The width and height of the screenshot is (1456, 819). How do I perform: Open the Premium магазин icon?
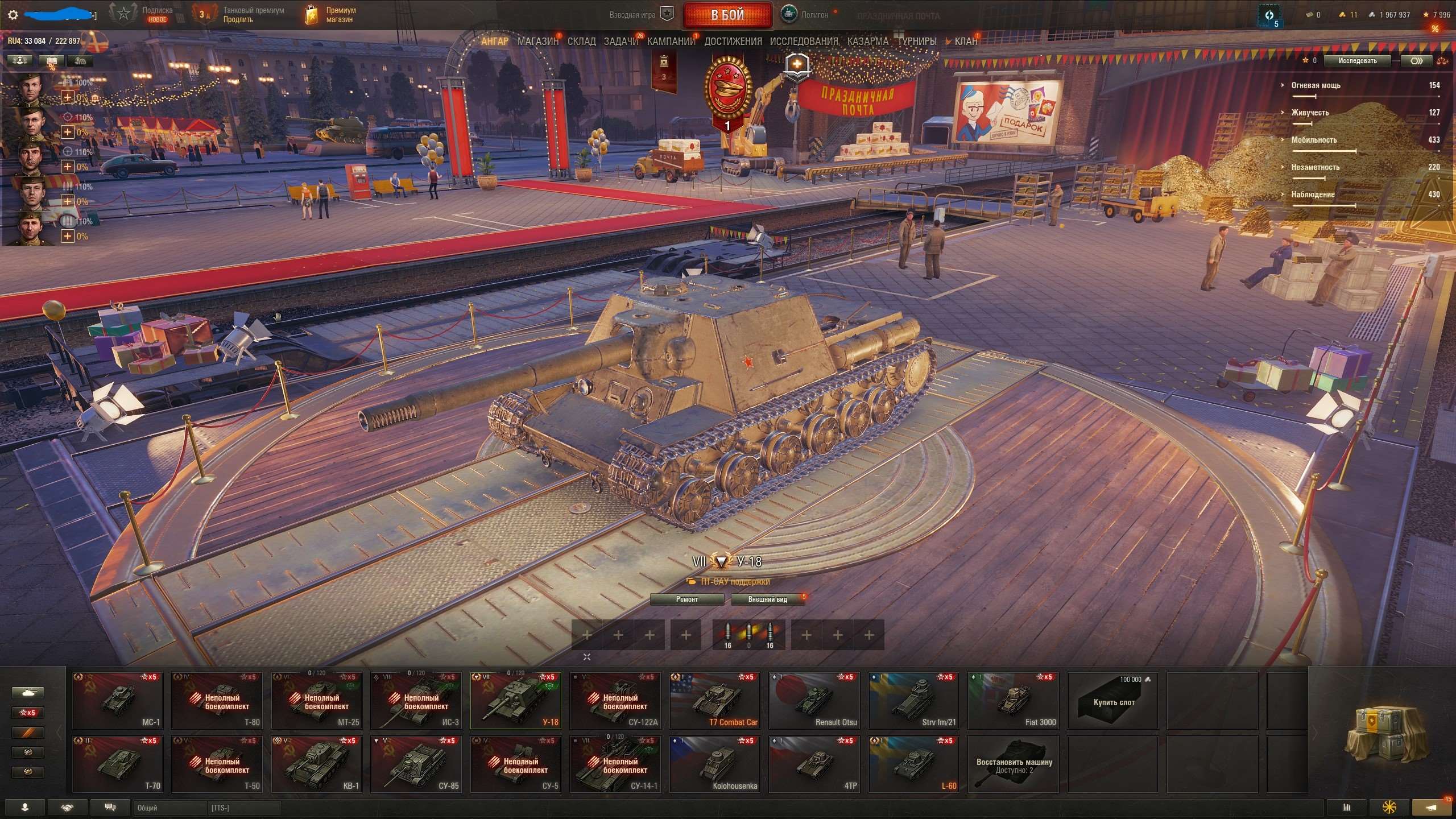coord(312,15)
